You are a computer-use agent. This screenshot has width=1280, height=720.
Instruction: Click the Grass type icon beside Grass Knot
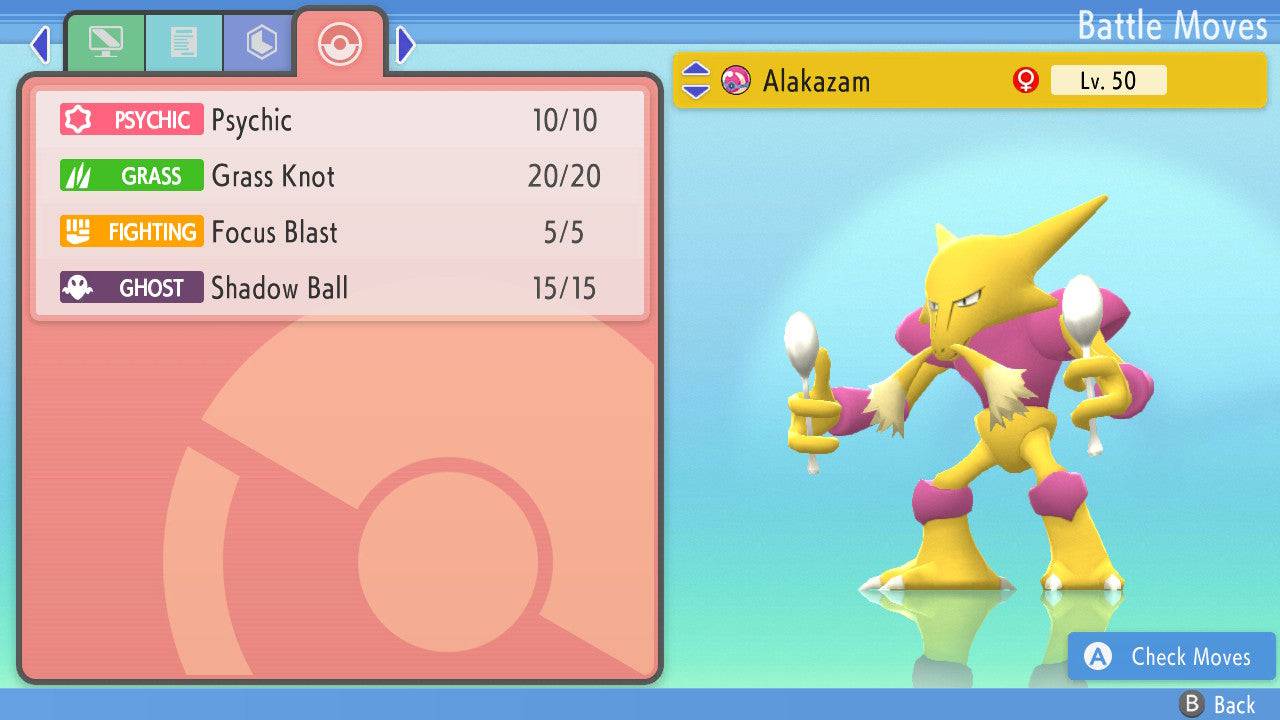tap(131, 175)
